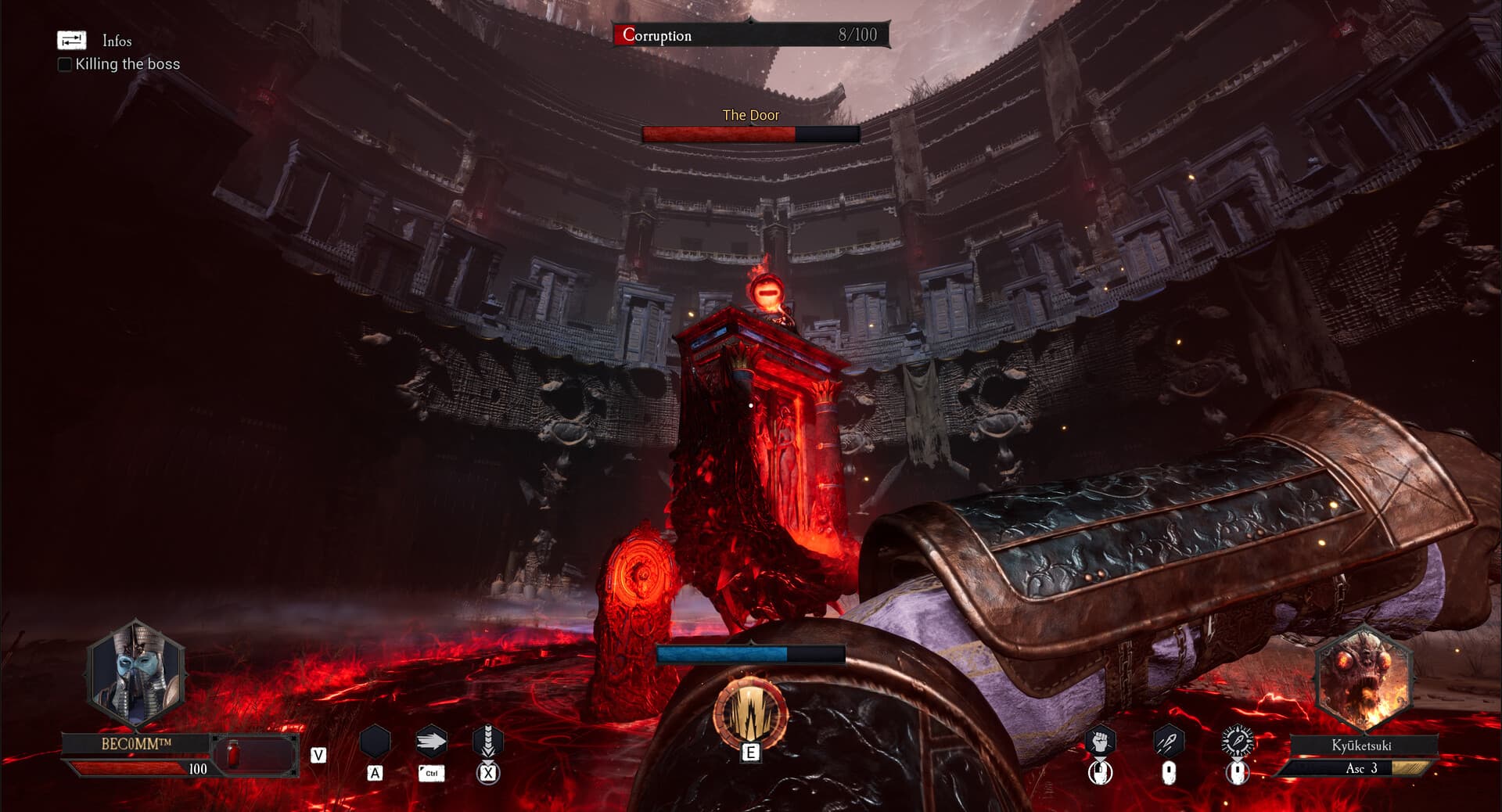Select the BEC0MM player nameplate
Screen dimensions: 1502x812
[137, 745]
